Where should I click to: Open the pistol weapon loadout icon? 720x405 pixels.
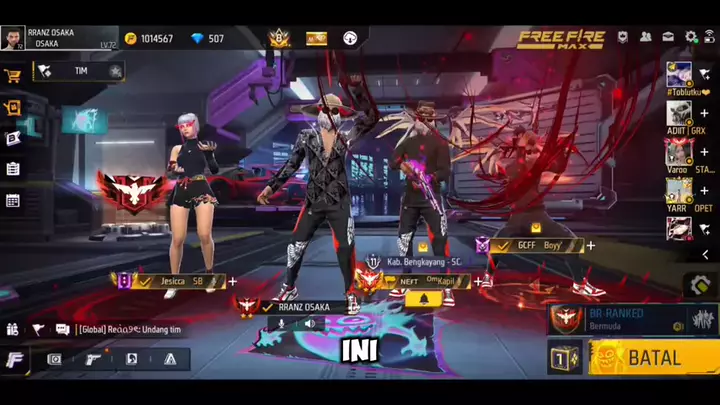click(92, 359)
